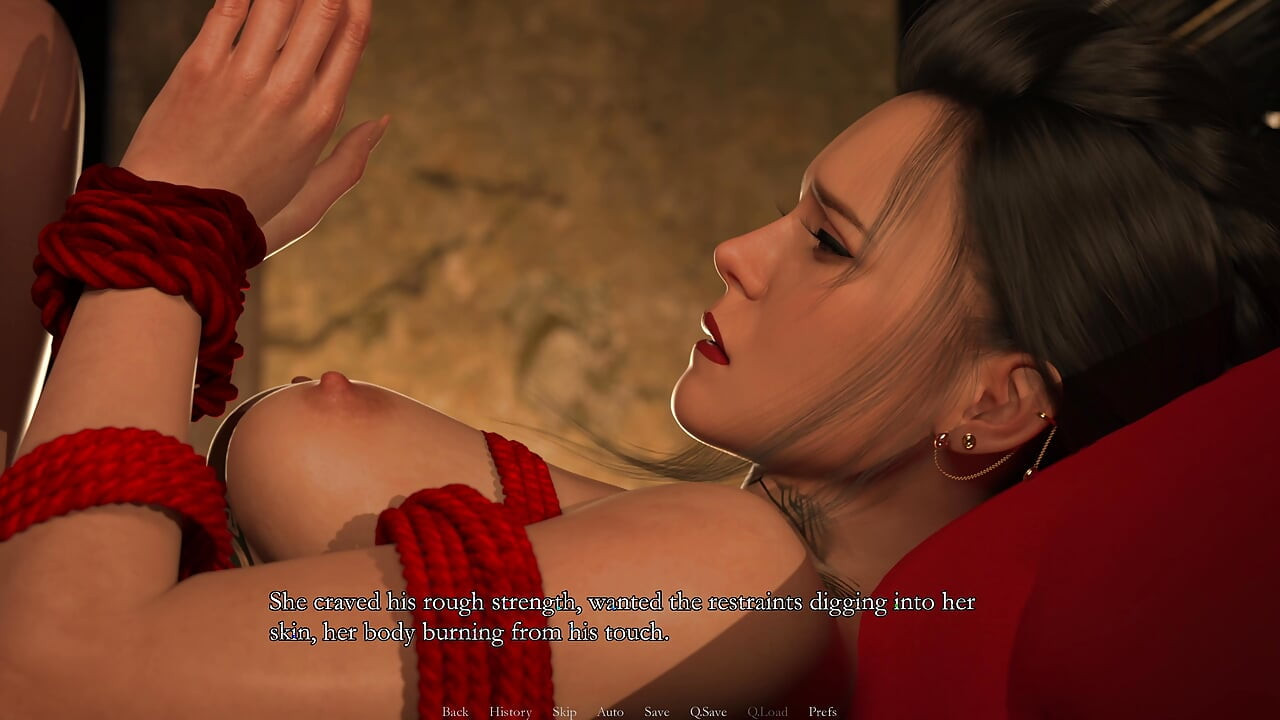Click the dialogue text to advance
Image resolution: width=1280 pixels, height=720 pixels.
[620, 615]
